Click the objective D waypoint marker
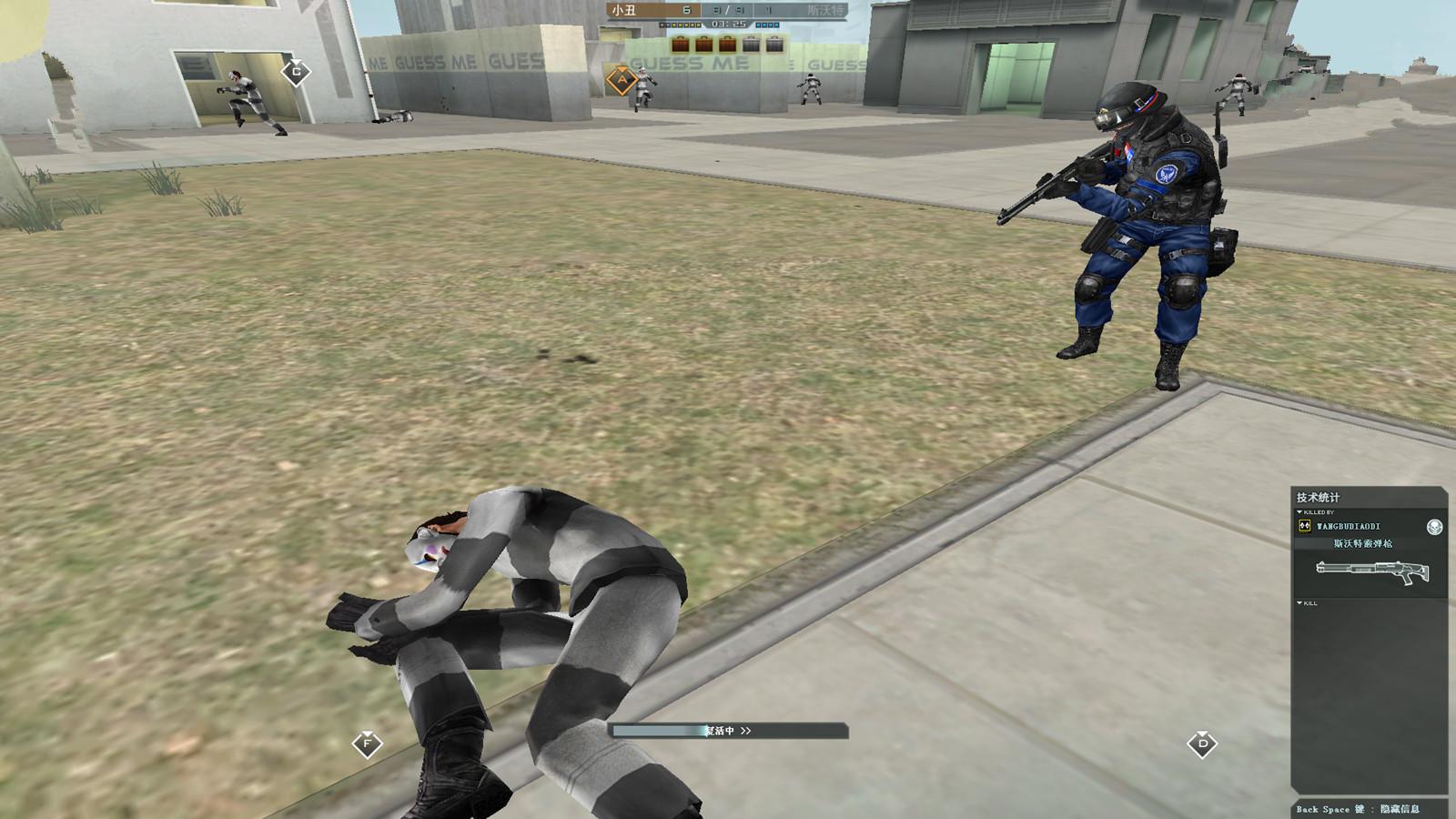Viewport: 1456px width, 819px height. tap(1202, 743)
